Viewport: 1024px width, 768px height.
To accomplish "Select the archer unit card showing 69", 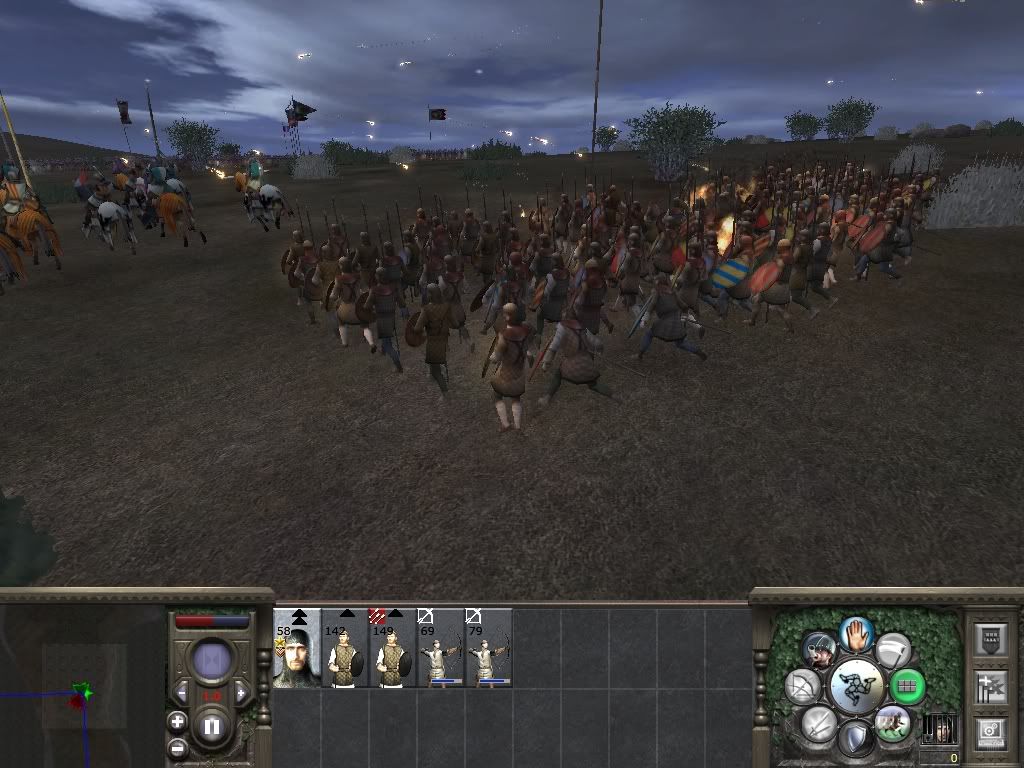I will 441,648.
